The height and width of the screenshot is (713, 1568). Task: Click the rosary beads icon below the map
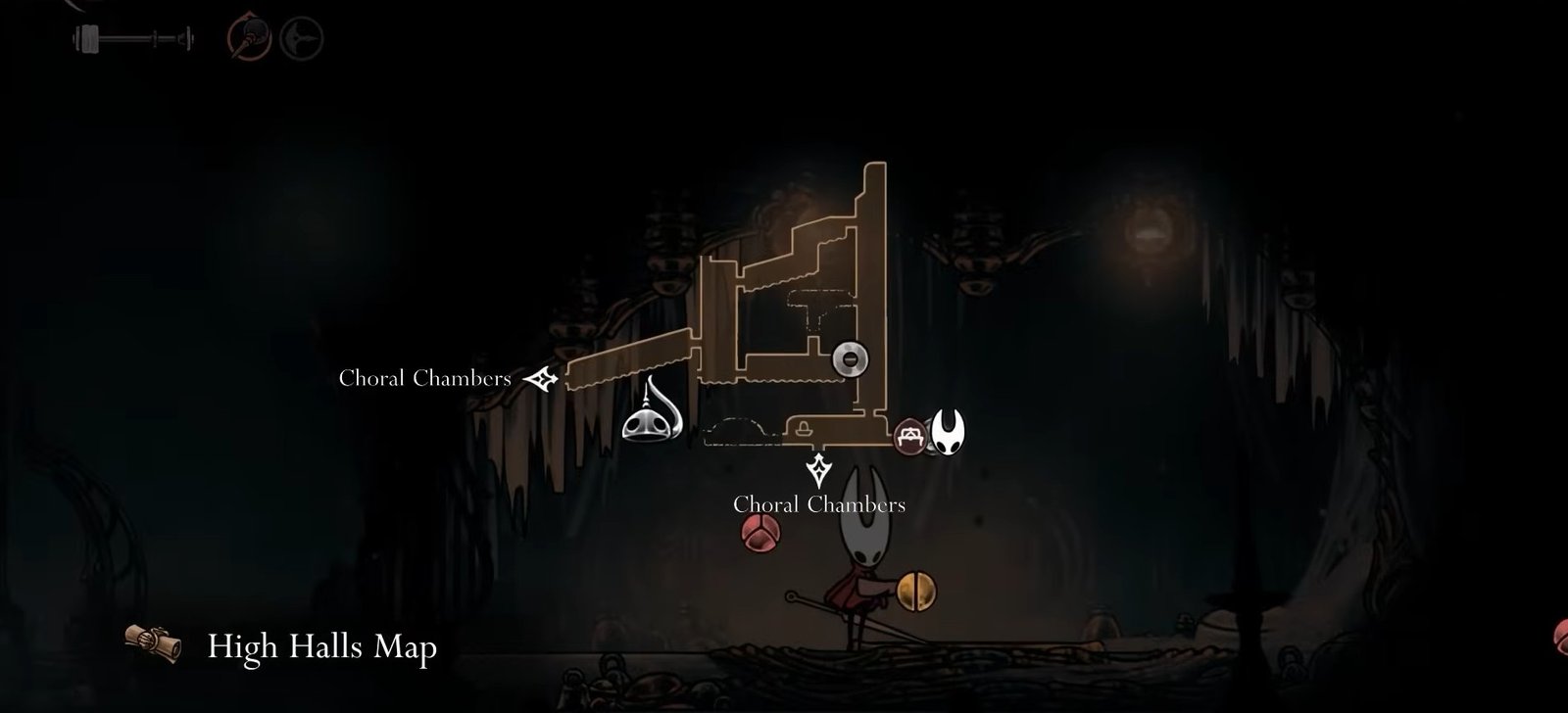(x=761, y=535)
